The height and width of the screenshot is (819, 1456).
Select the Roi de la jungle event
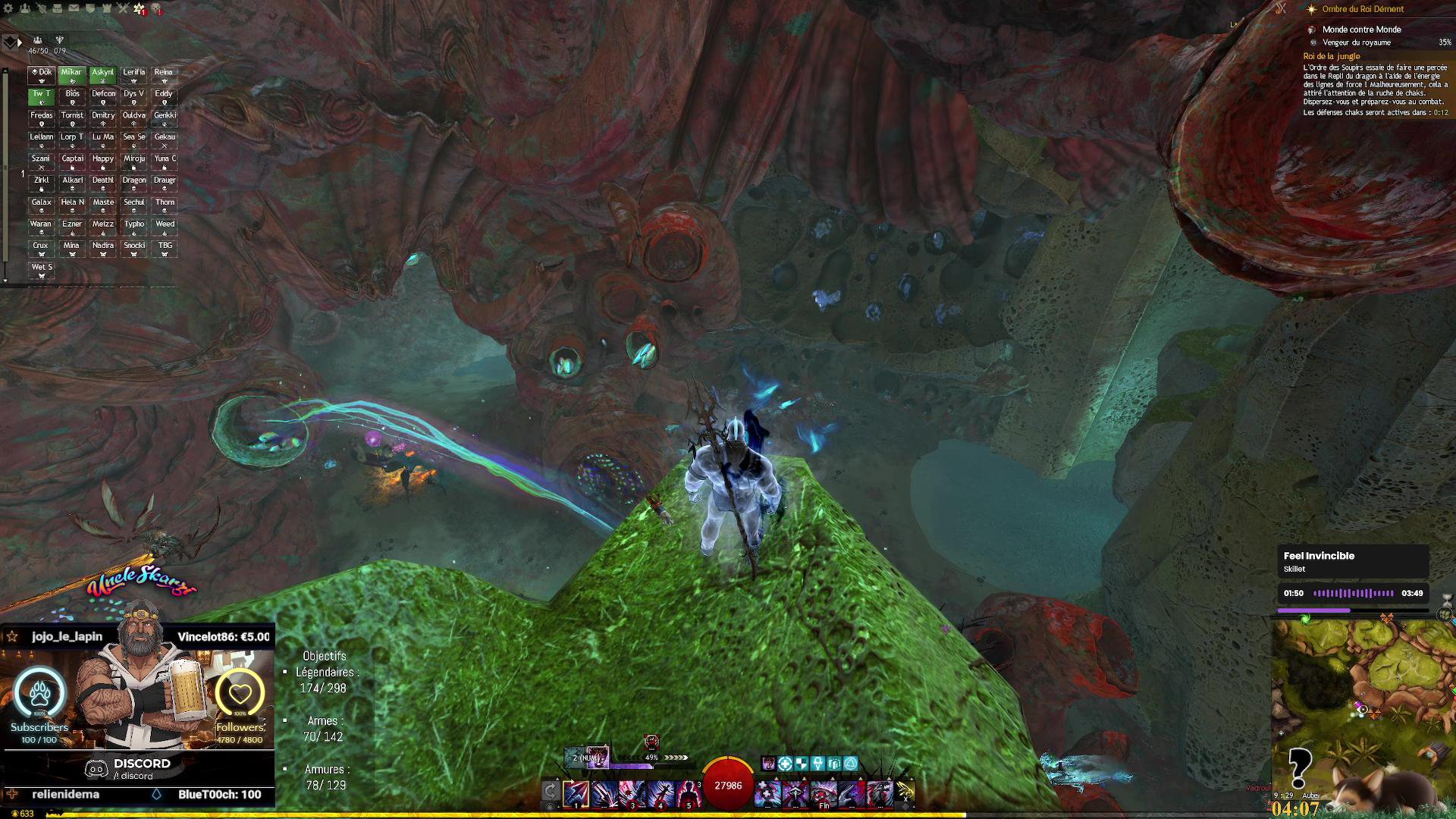[1332, 56]
